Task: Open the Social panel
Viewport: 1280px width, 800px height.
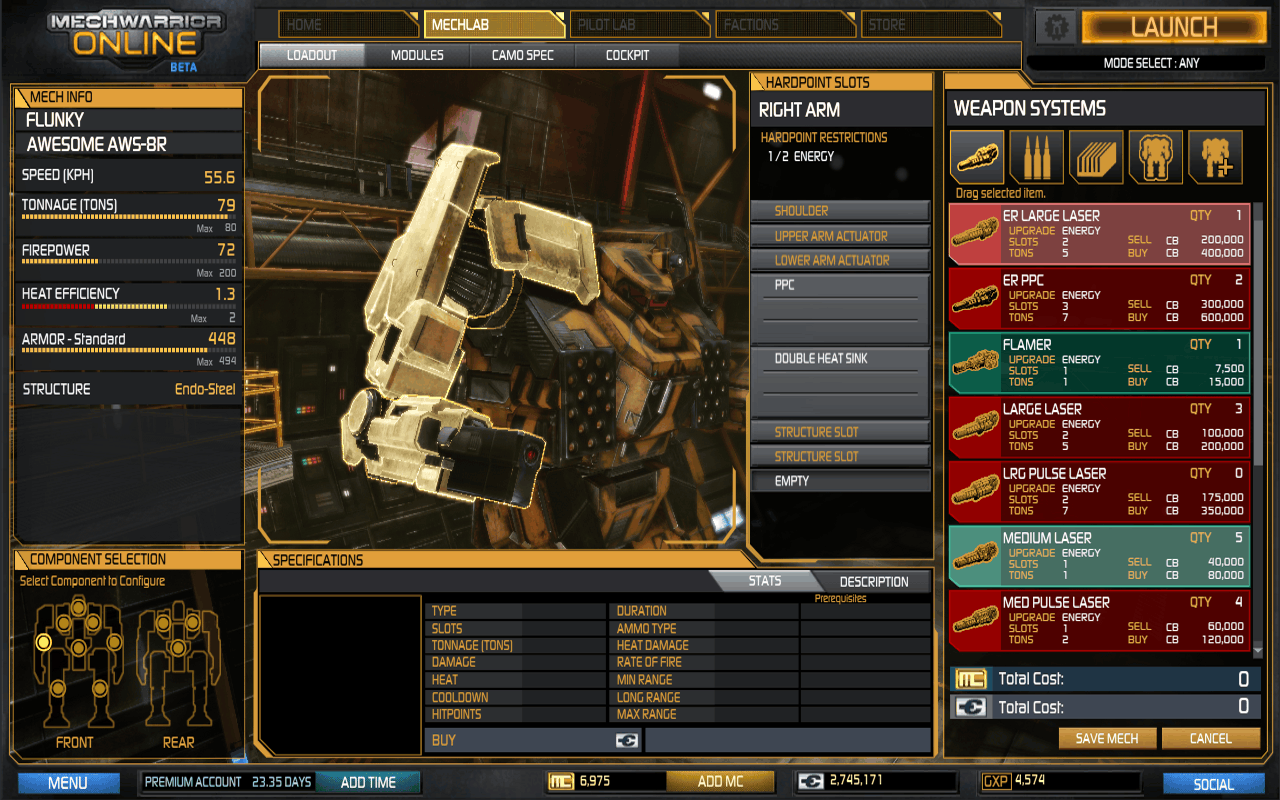Action: 1213,784
